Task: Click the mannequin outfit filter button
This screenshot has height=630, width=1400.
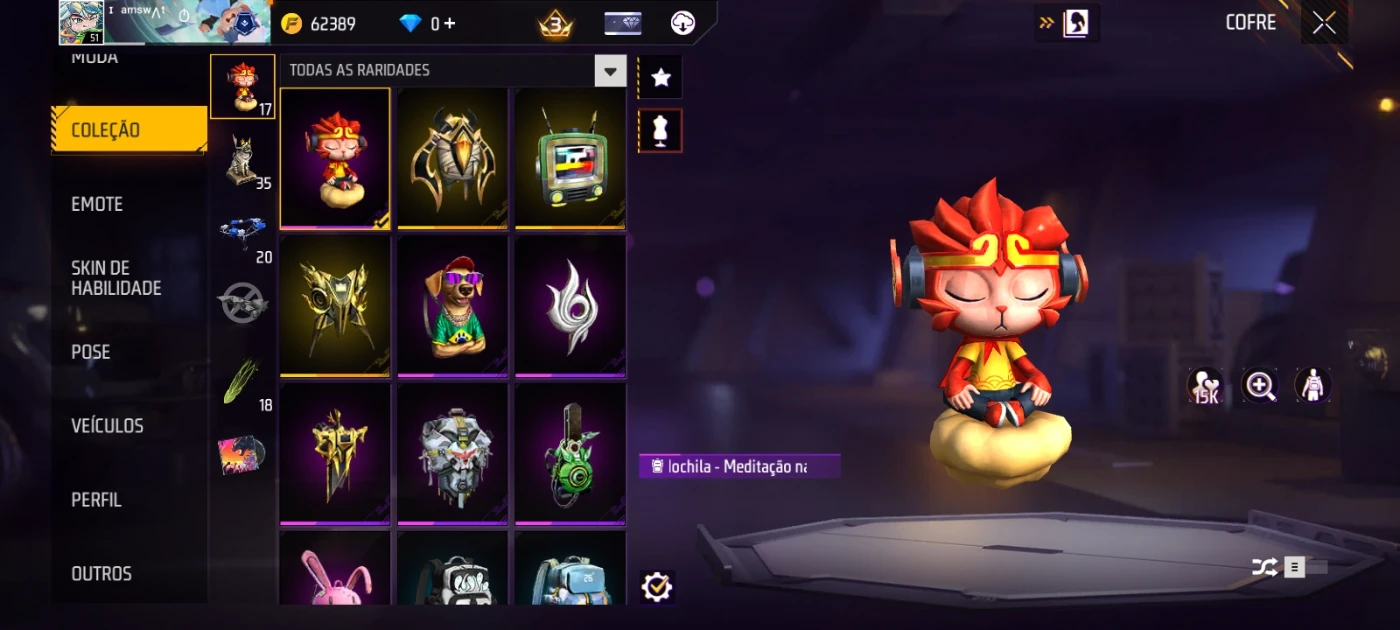Action: point(660,131)
